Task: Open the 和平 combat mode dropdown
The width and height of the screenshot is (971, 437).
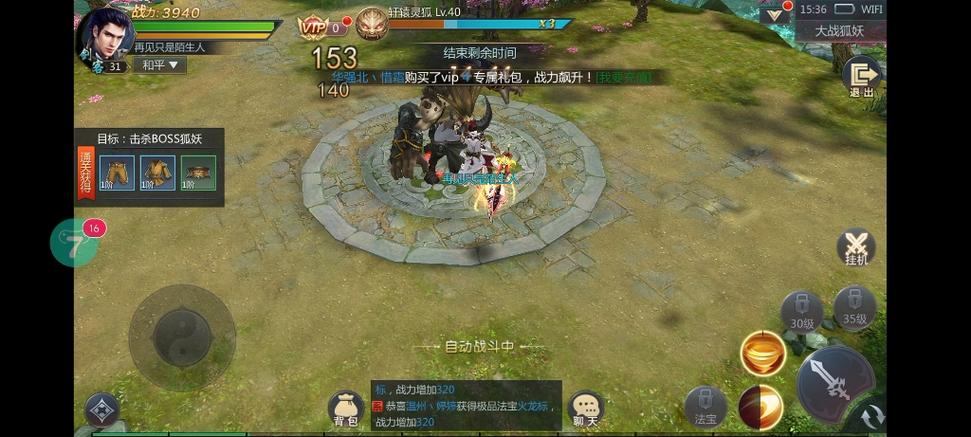Action: [160, 65]
